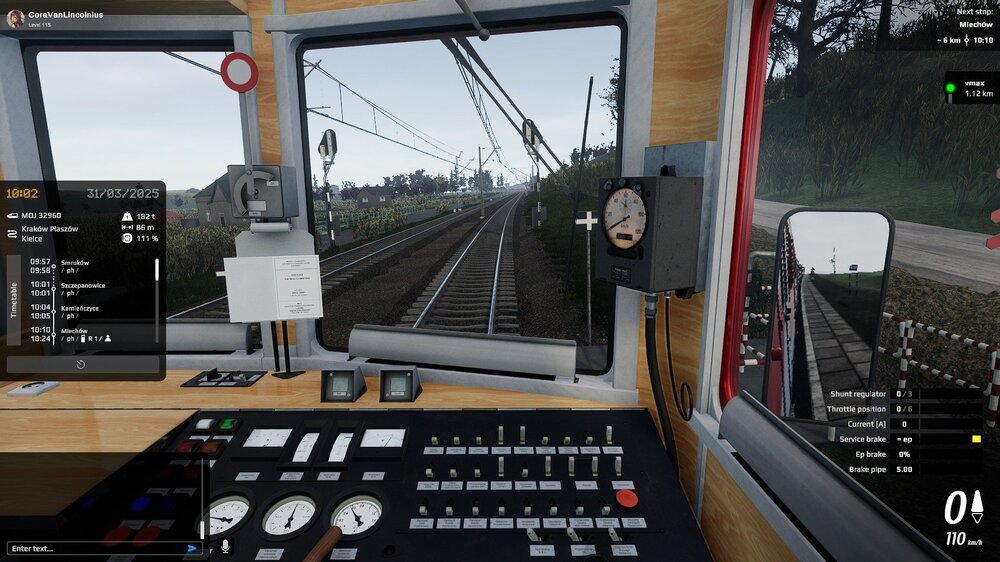Screen dimensions: 1000x562
Task: Focus the 'Enter text...' chat field
Action: 95,548
